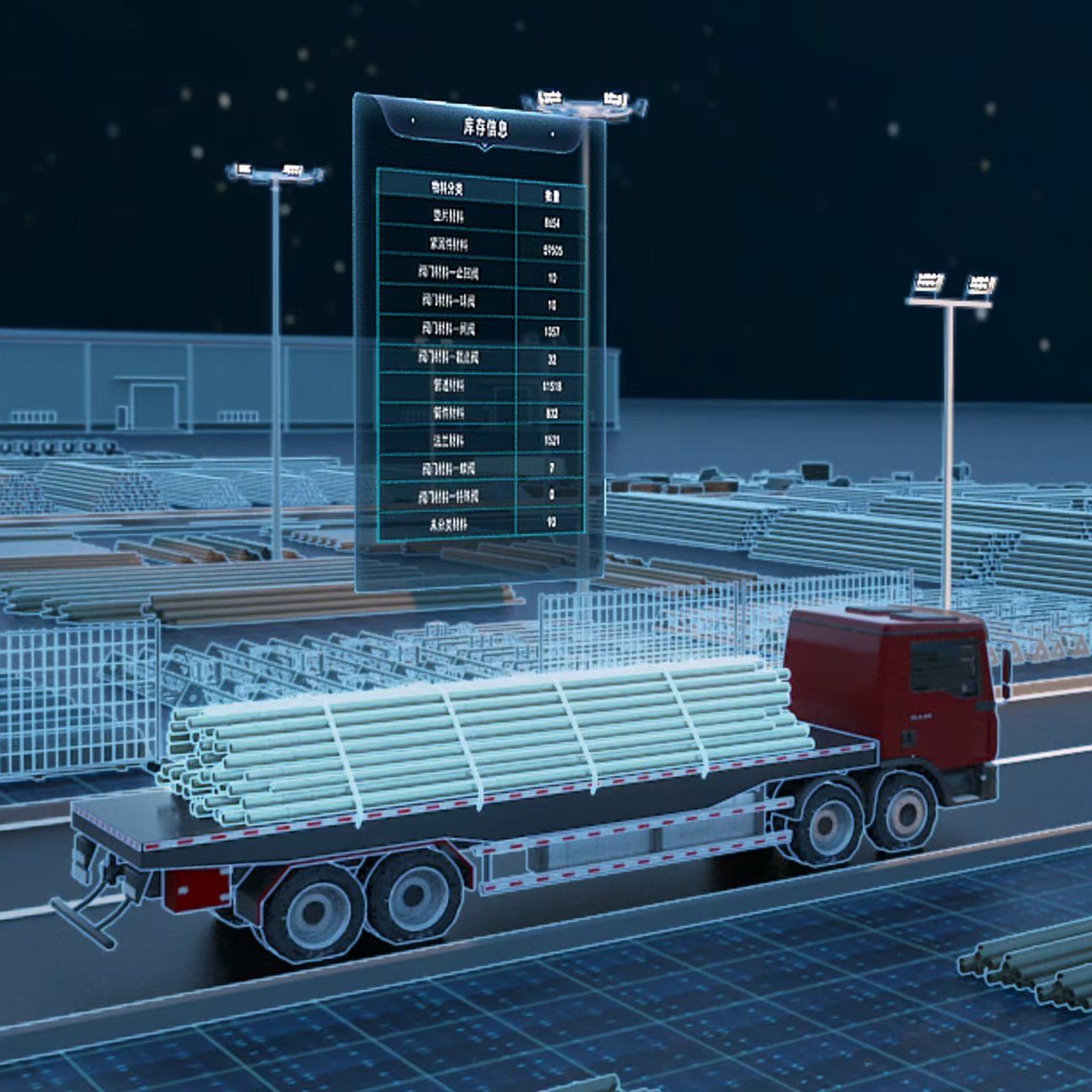Select the 阀门材料-蝶阀 row
Screen dimensions: 1092x1092
448,468
